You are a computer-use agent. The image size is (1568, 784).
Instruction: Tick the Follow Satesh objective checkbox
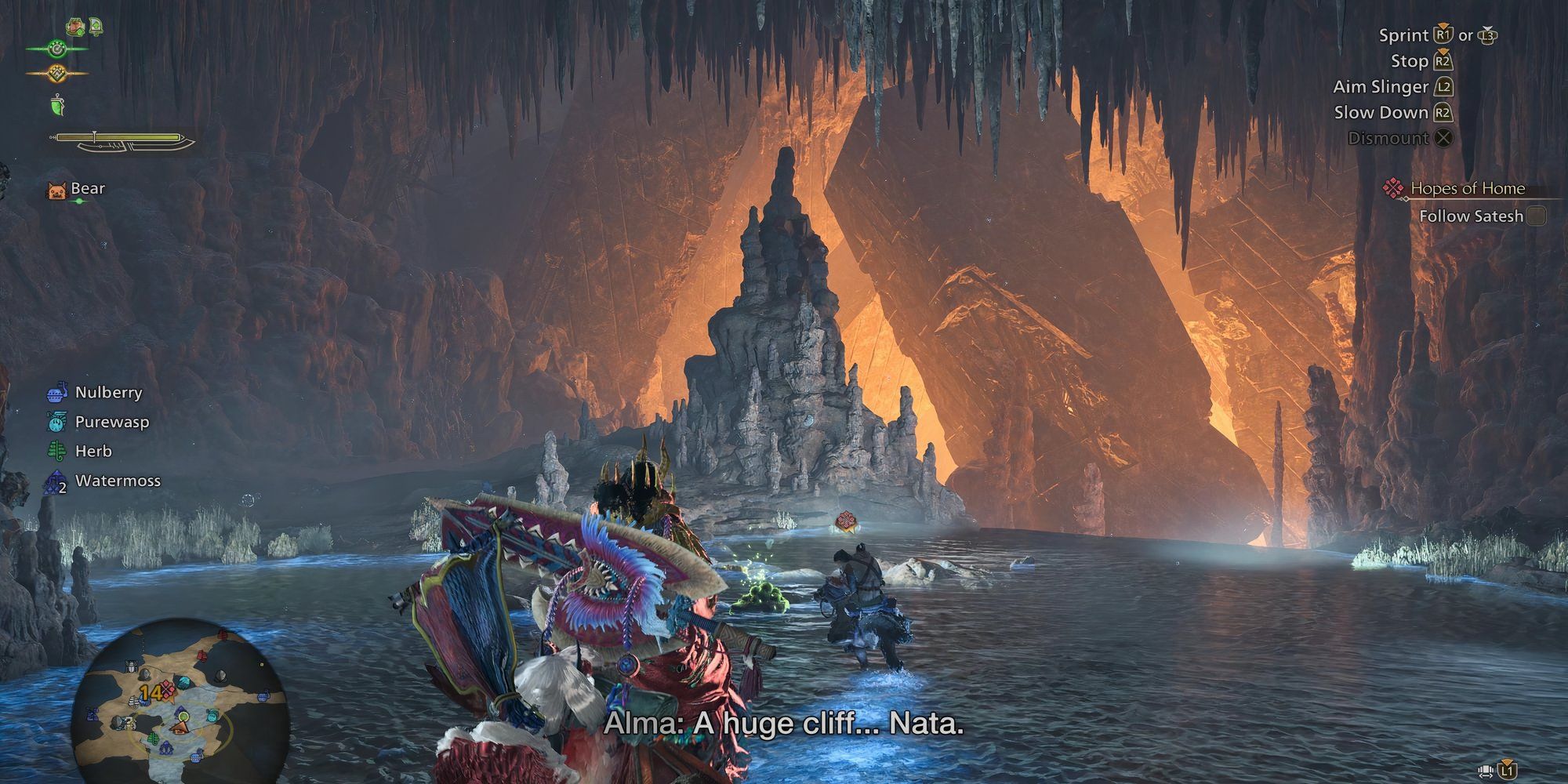pos(1536,216)
